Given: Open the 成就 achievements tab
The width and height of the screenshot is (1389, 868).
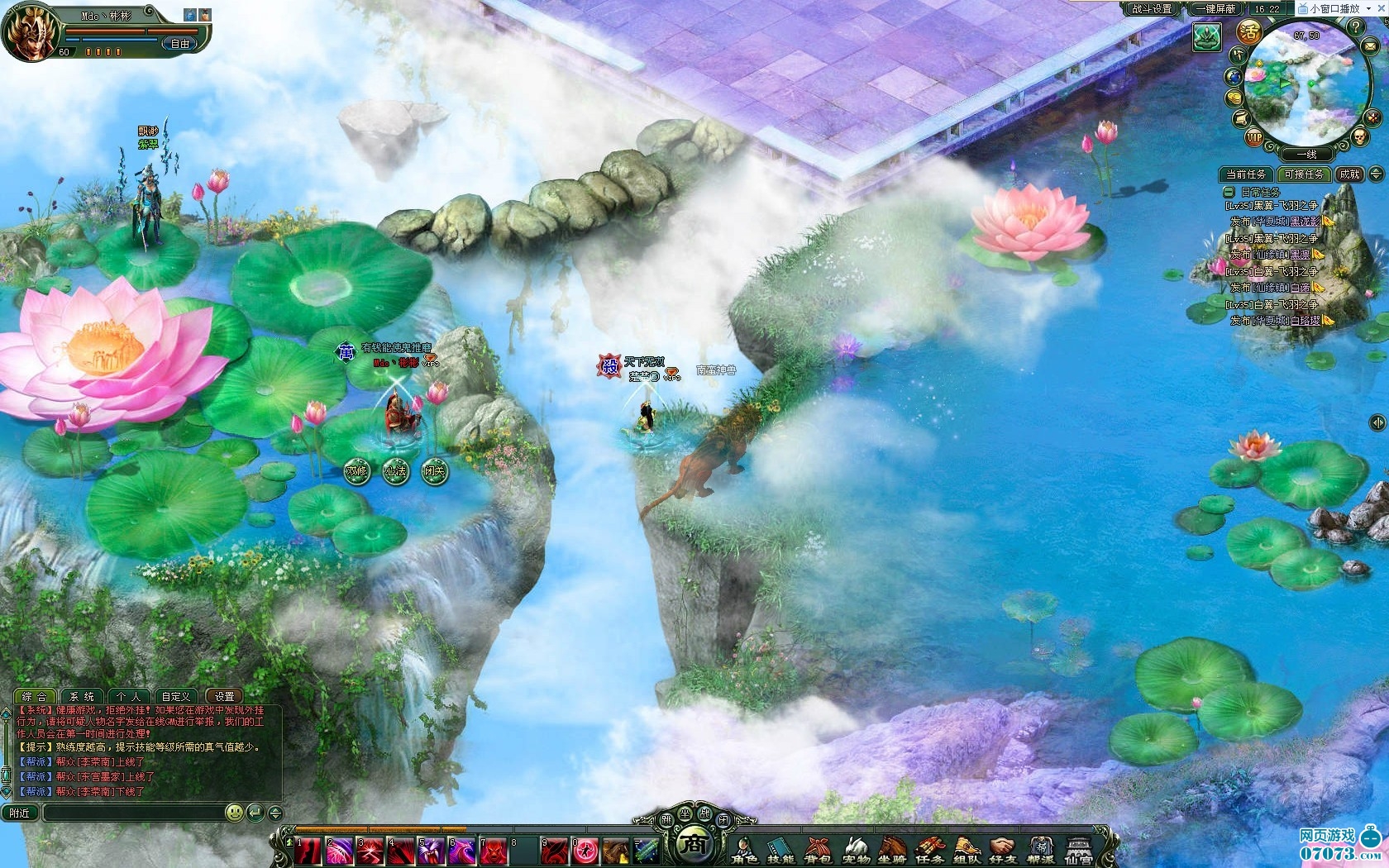Looking at the screenshot, I should click(1349, 174).
